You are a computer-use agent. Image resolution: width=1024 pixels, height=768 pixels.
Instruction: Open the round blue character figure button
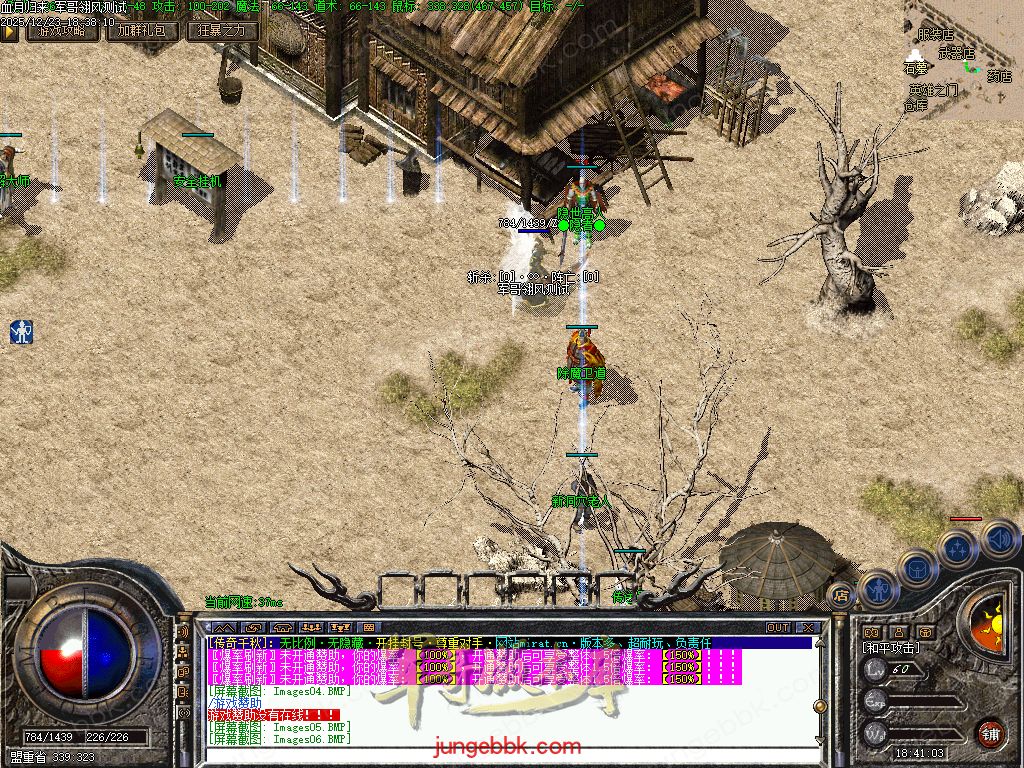tap(878, 588)
